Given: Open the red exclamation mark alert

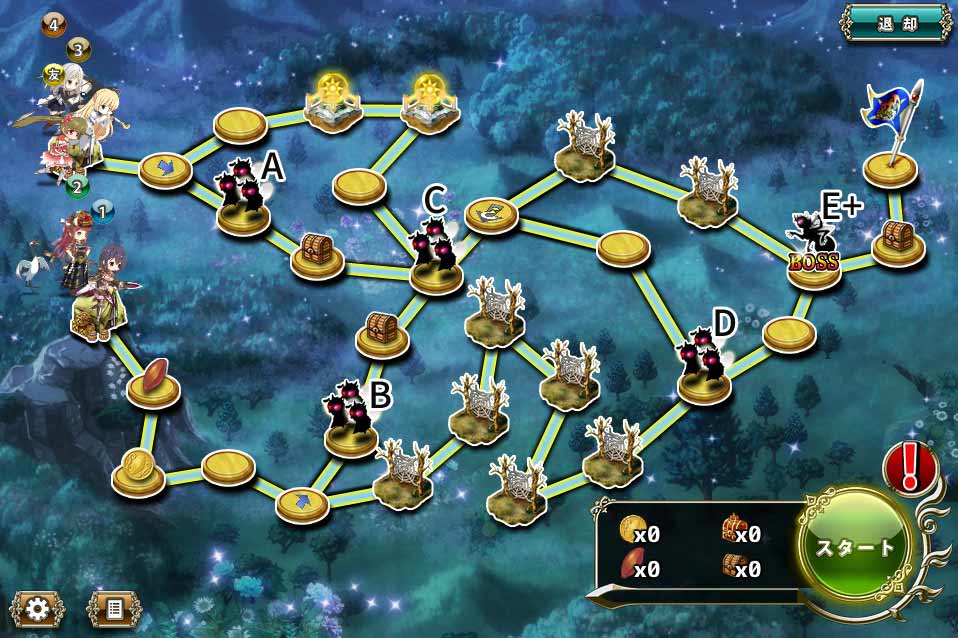Looking at the screenshot, I should pos(909,466).
